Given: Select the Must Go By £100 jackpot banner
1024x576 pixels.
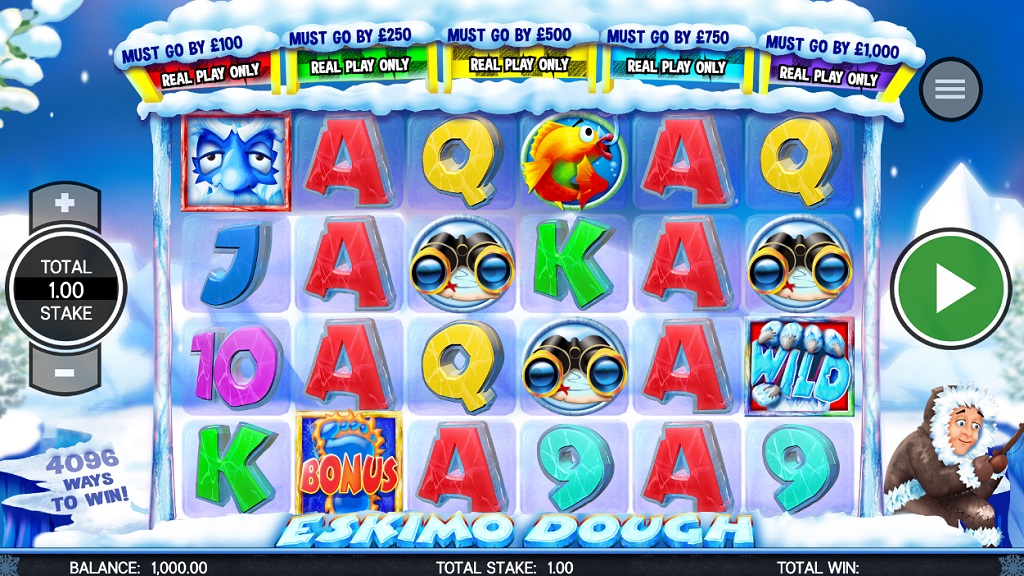Looking at the screenshot, I should [x=195, y=62].
